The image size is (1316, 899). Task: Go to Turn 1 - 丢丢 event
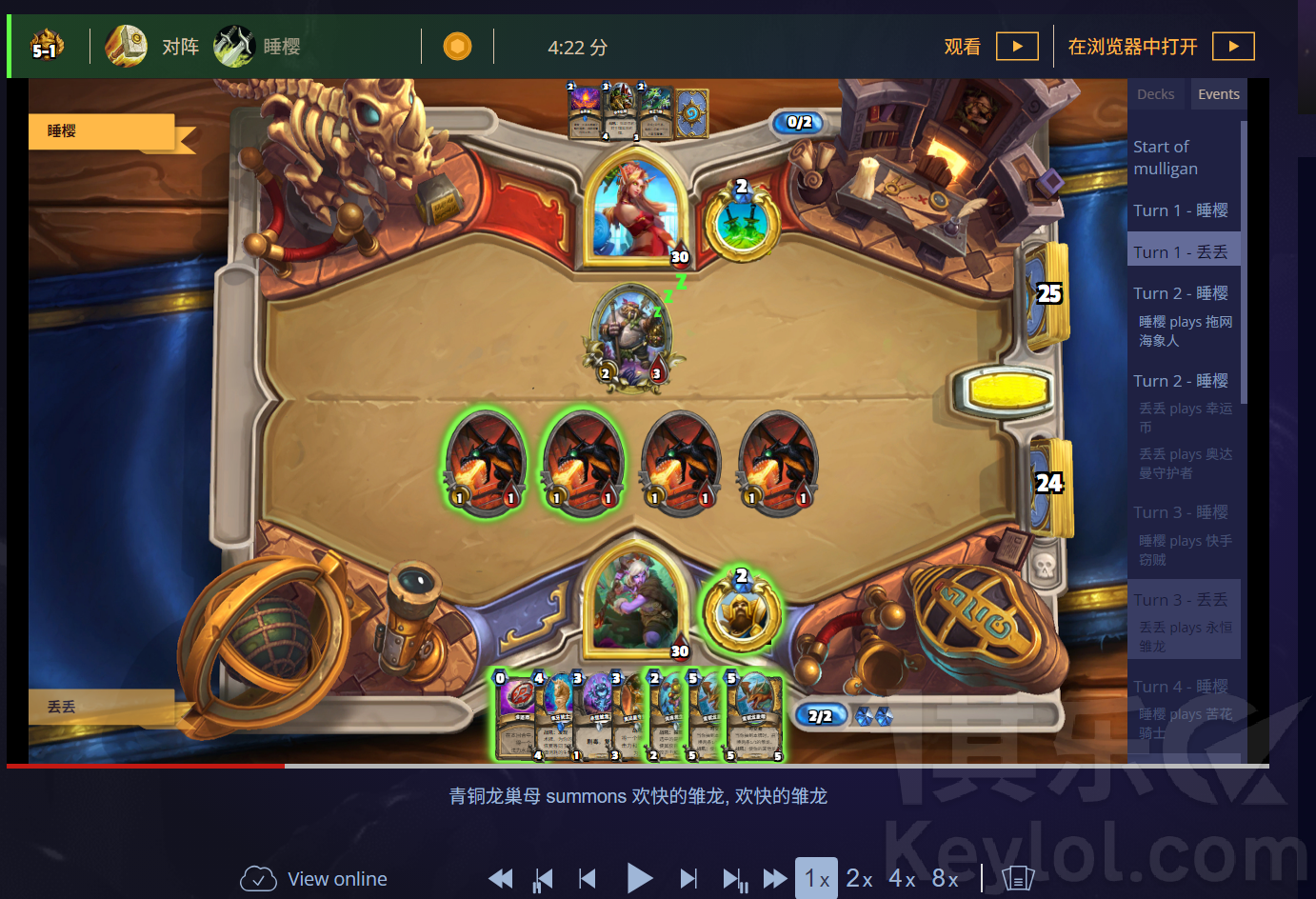[x=1180, y=252]
